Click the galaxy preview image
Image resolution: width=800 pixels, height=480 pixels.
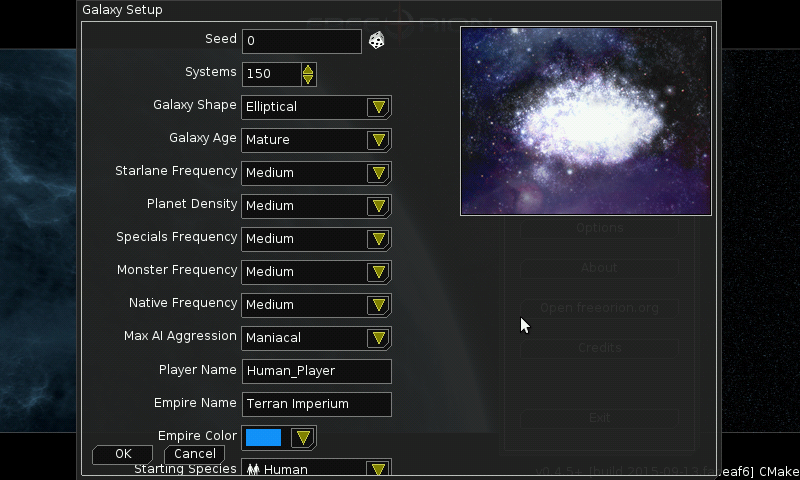(x=585, y=121)
